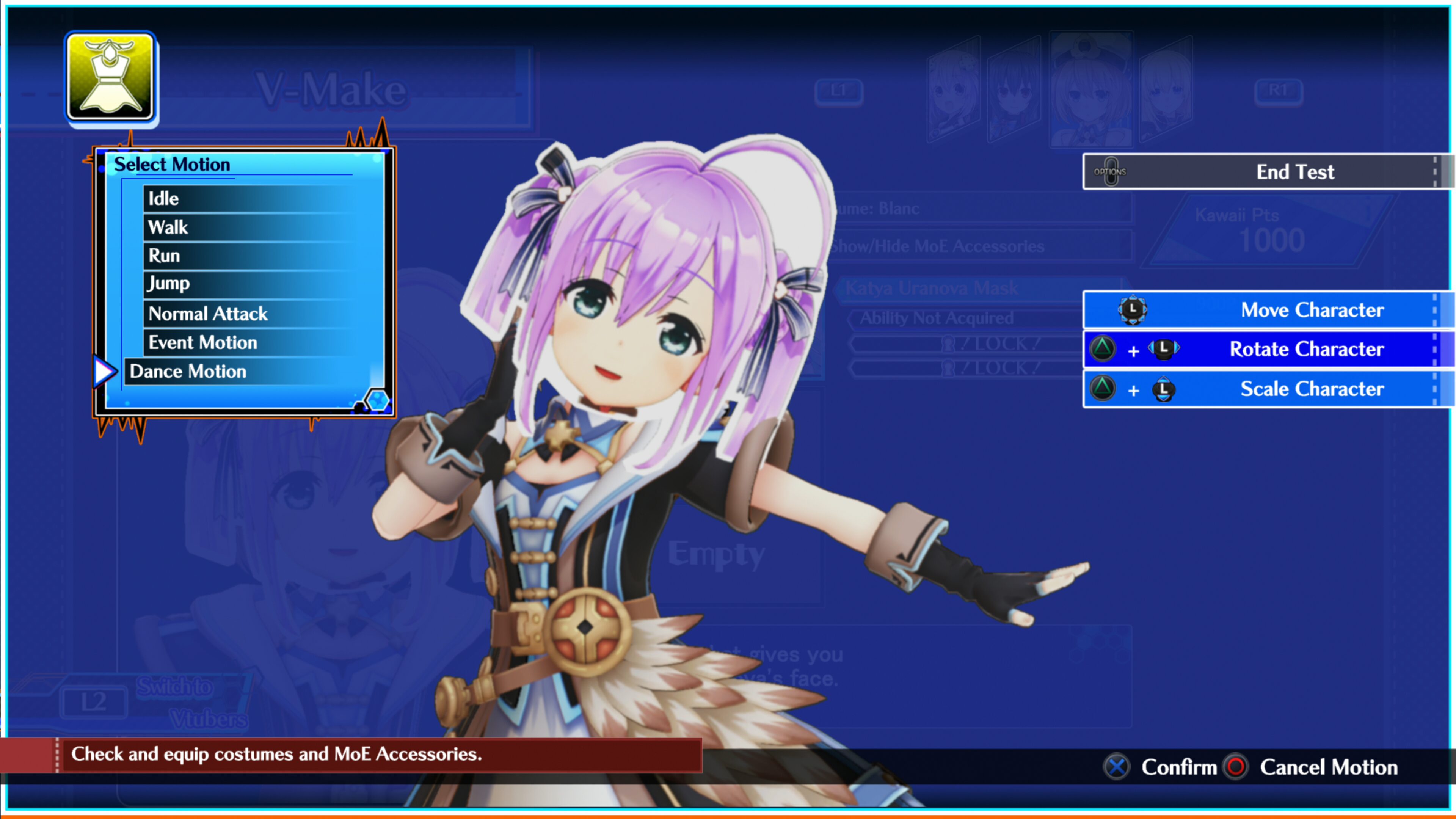Click the V-Make costume dress icon
Viewport: 1456px width, 819px height.
[x=111, y=78]
